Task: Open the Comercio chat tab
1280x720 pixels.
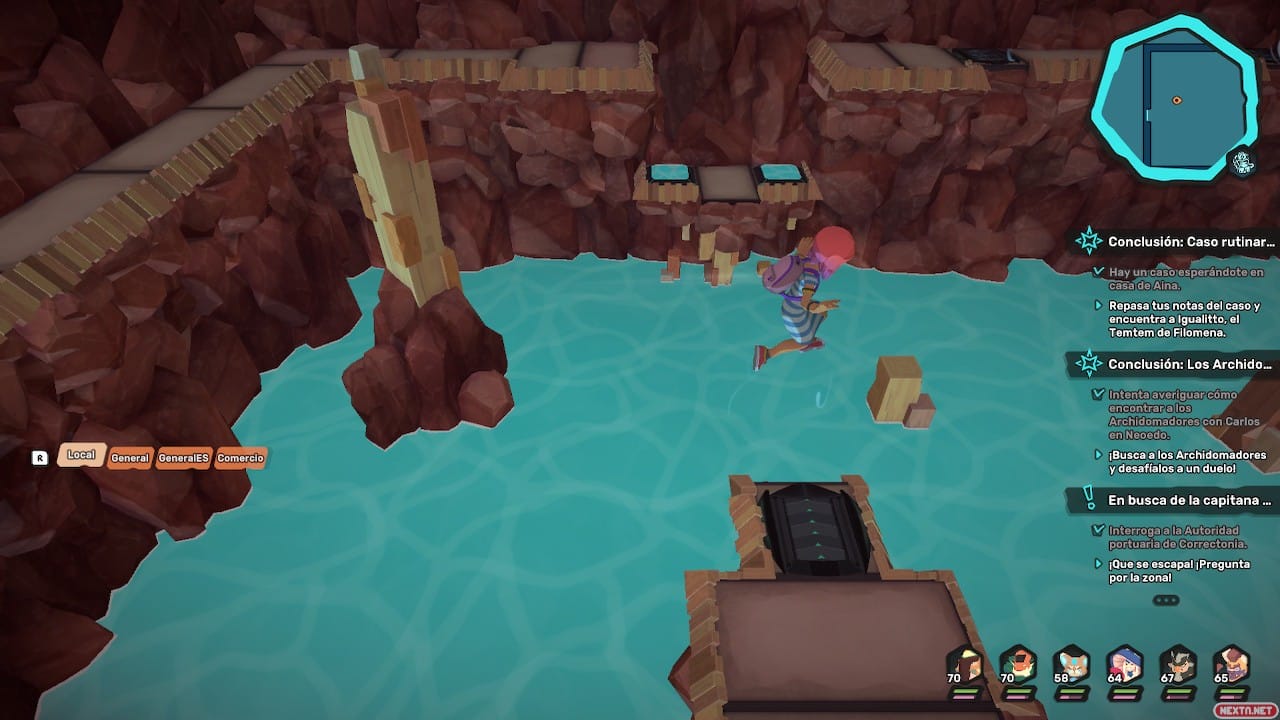Action: pyautogui.click(x=240, y=458)
